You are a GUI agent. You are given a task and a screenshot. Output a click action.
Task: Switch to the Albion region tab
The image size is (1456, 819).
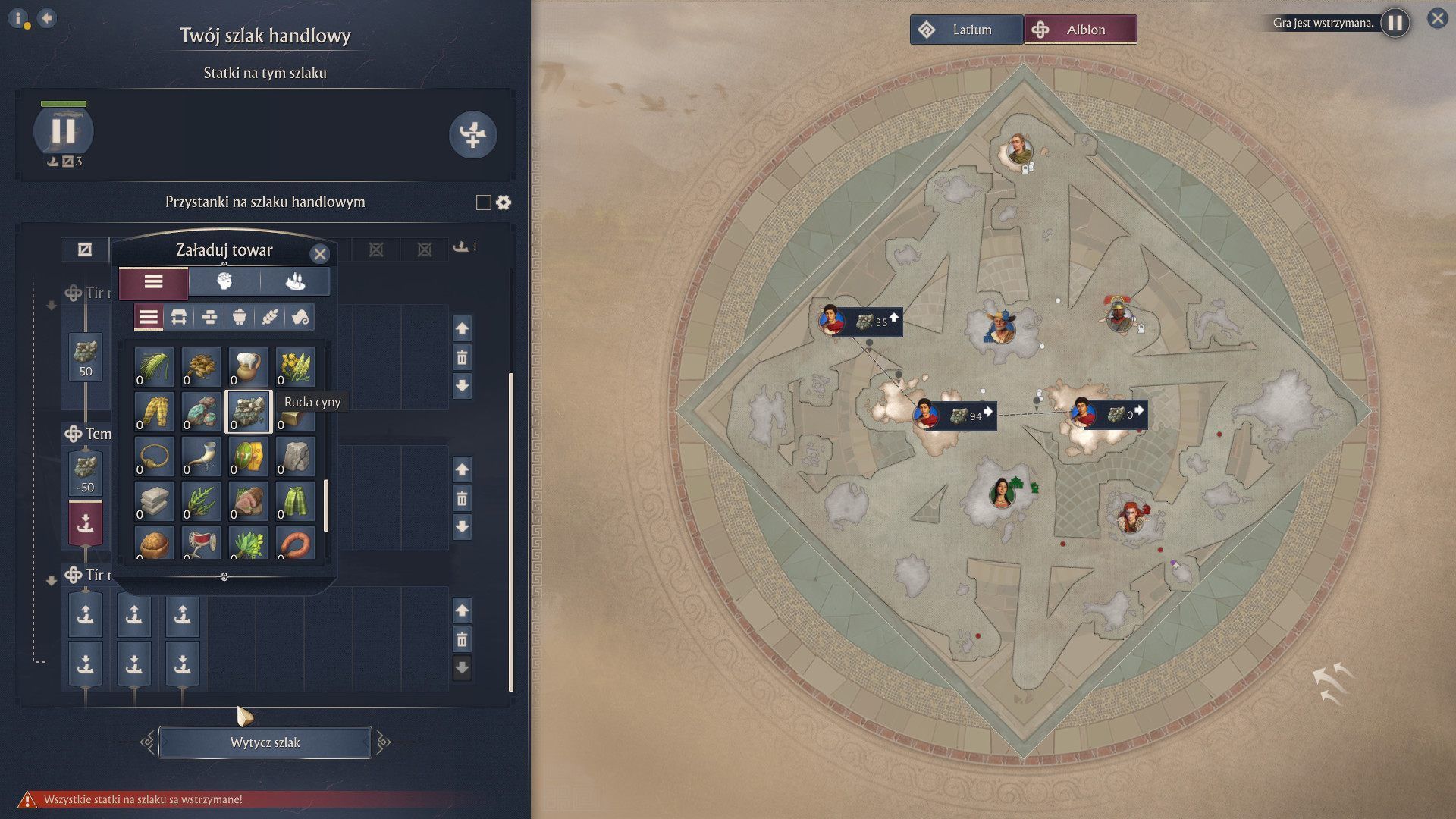[1080, 30]
